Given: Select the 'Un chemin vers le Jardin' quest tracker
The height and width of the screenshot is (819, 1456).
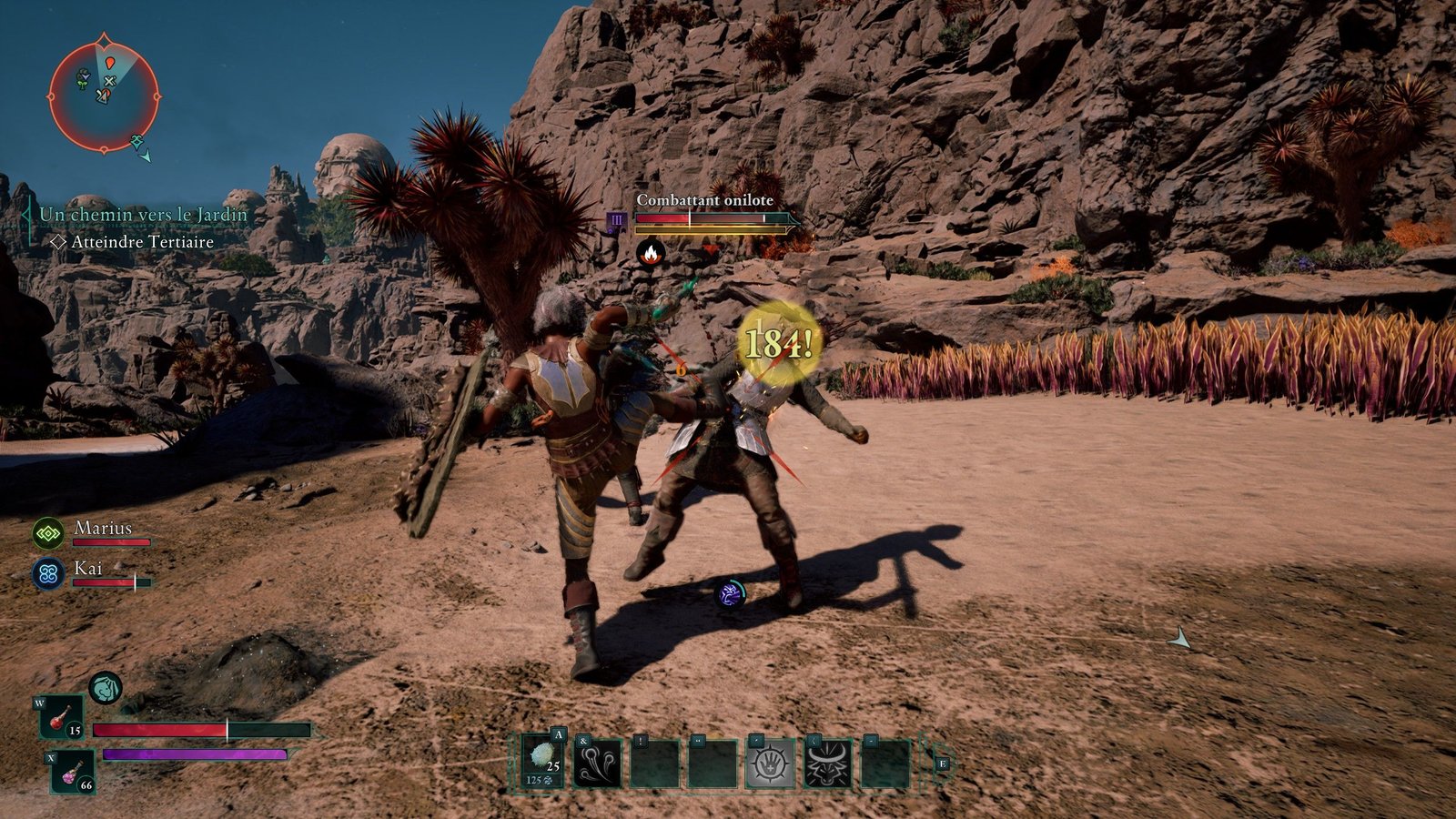Looking at the screenshot, I should click(143, 215).
